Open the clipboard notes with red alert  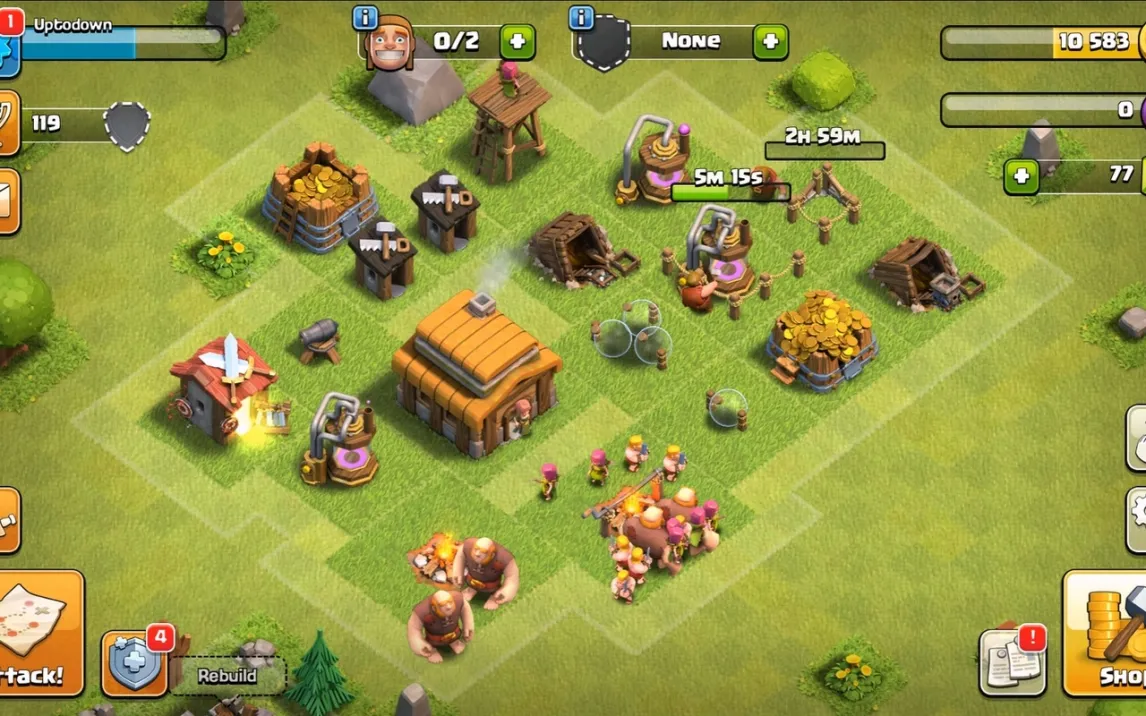1012,662
